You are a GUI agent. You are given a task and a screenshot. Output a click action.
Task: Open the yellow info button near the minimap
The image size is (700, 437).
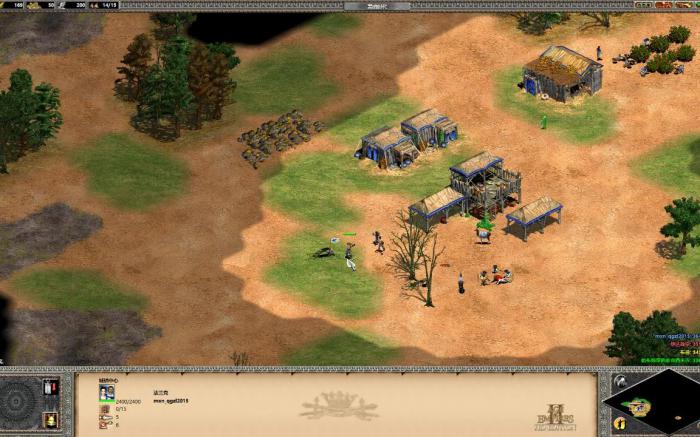pyautogui.click(x=620, y=424)
